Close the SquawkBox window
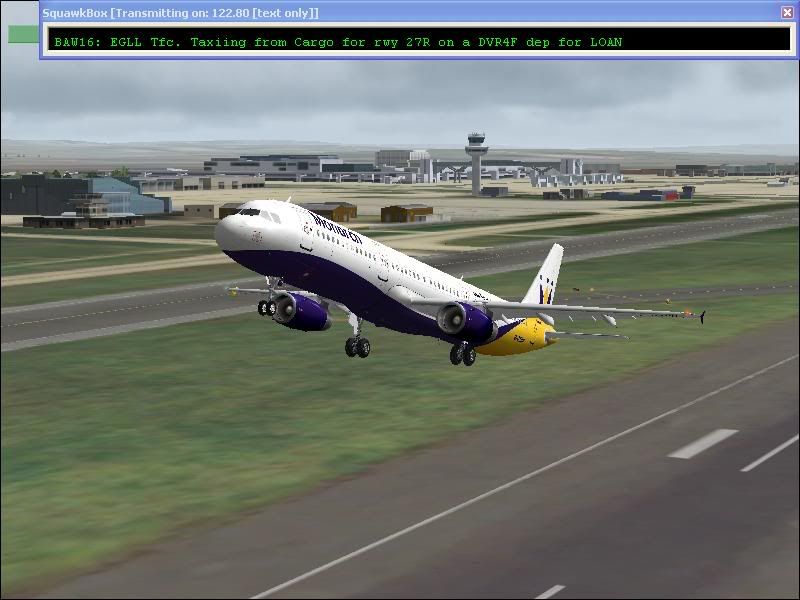Screen dimensions: 800x600 [x=787, y=12]
